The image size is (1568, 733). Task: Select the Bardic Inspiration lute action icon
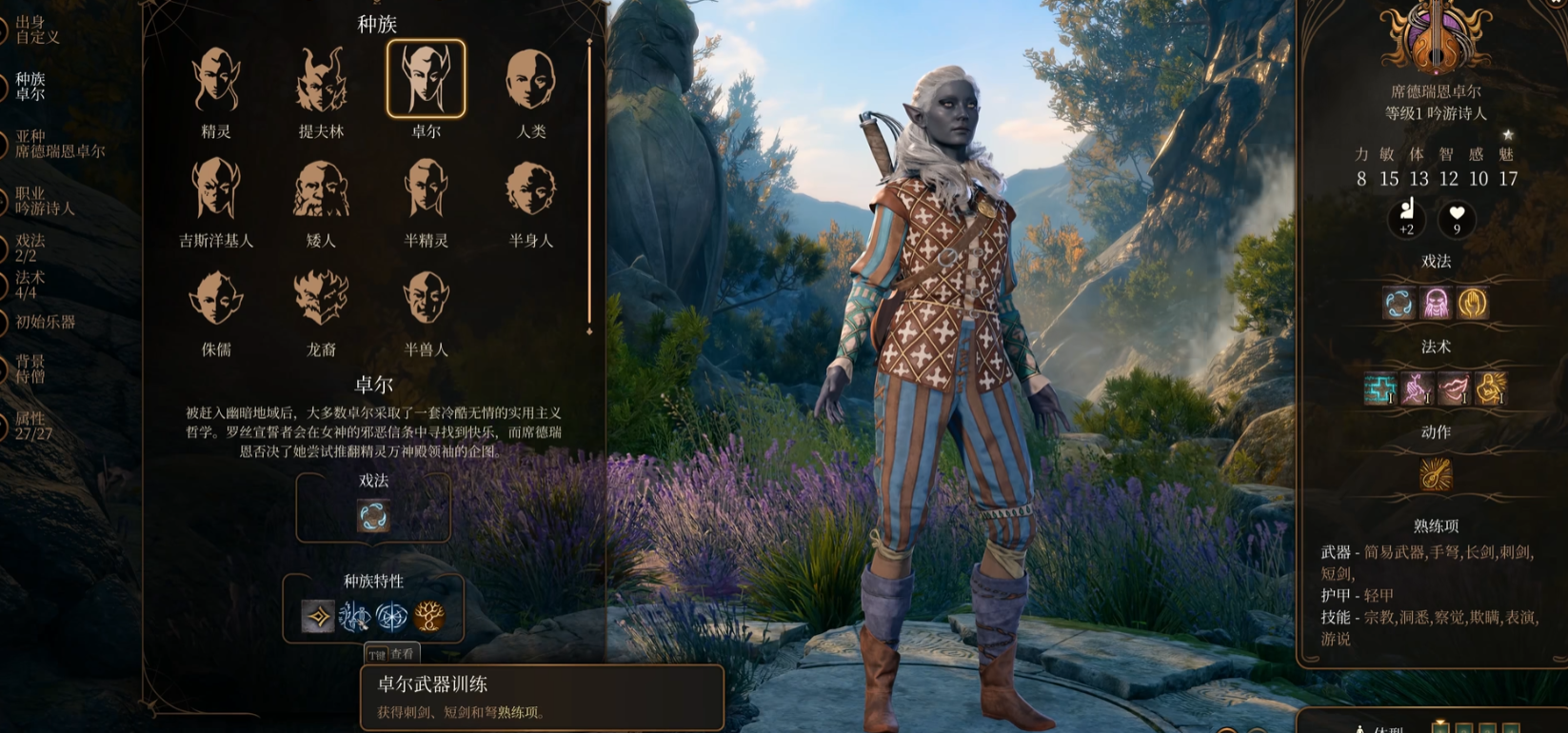[1435, 474]
